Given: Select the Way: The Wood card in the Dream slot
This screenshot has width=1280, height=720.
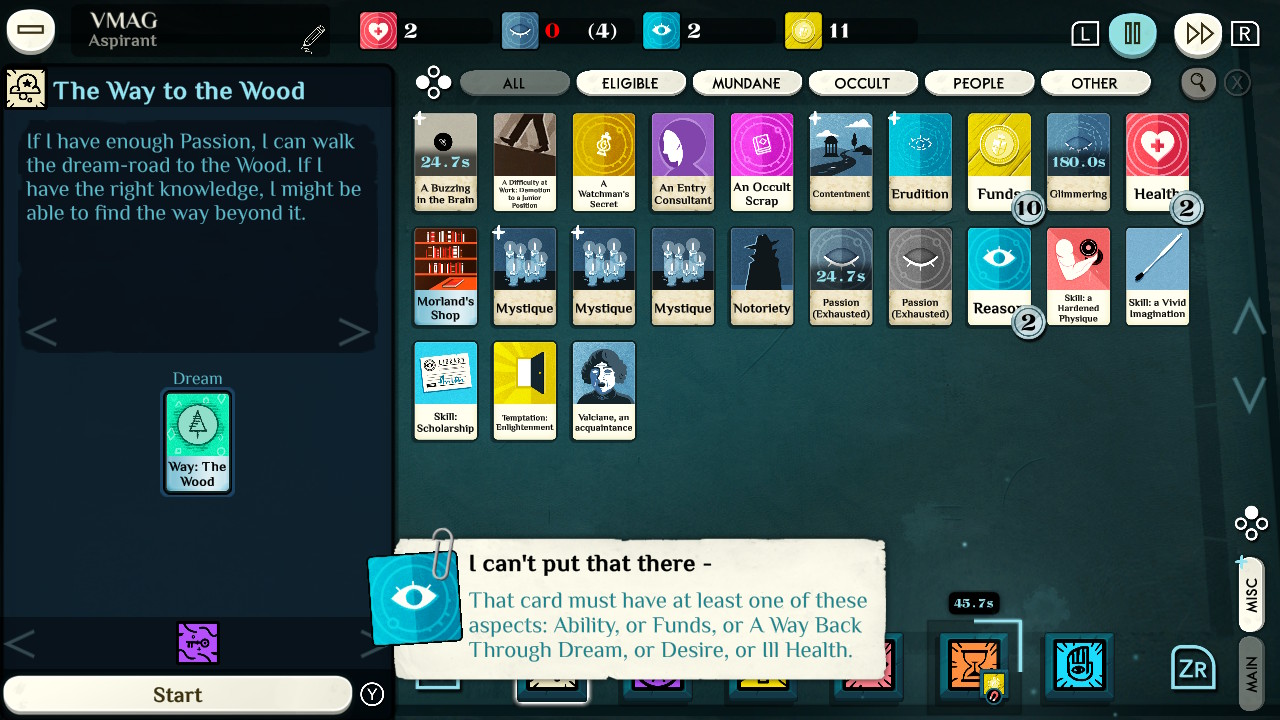Looking at the screenshot, I should pos(197,441).
